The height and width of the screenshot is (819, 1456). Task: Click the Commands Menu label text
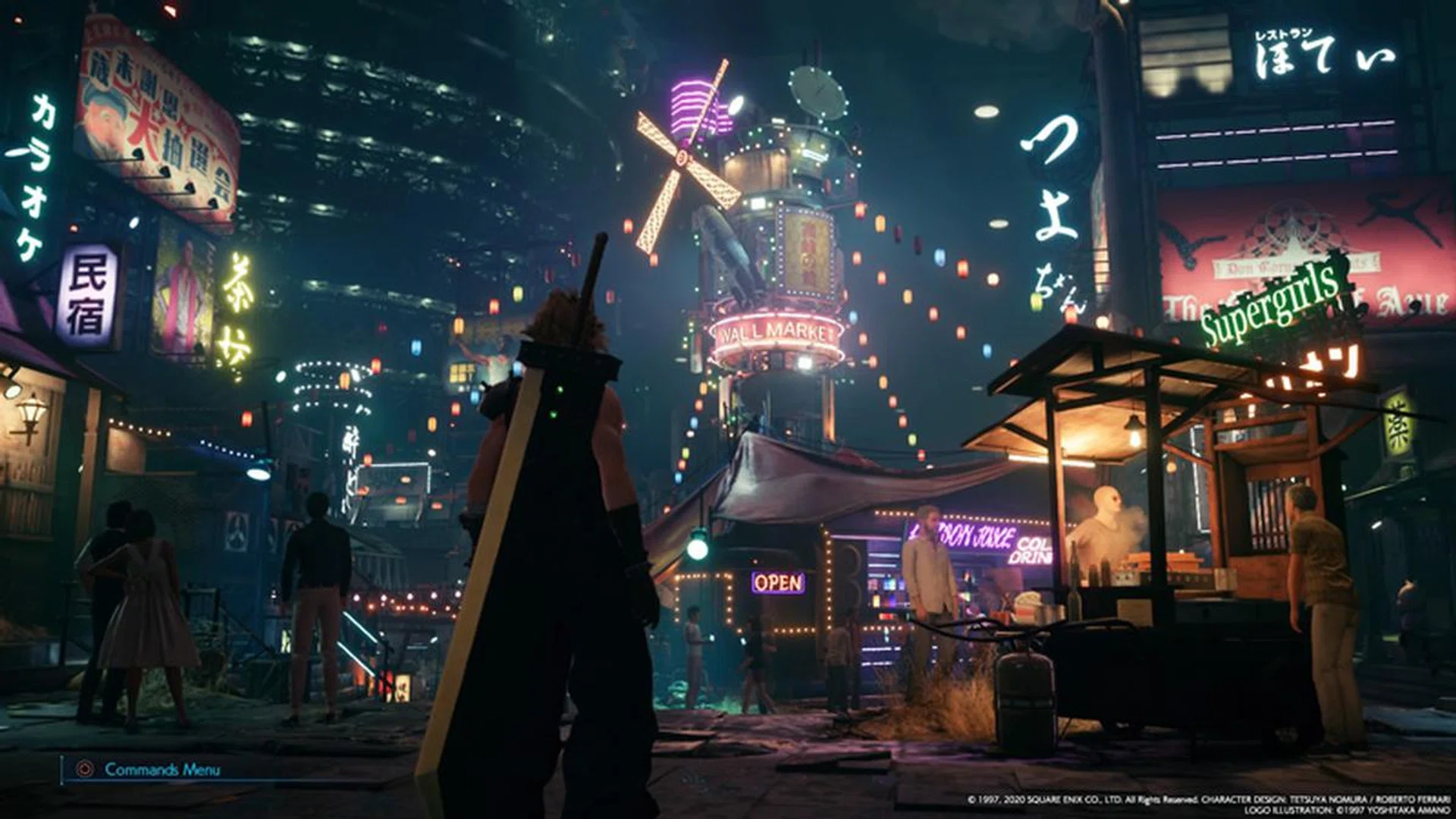(162, 769)
